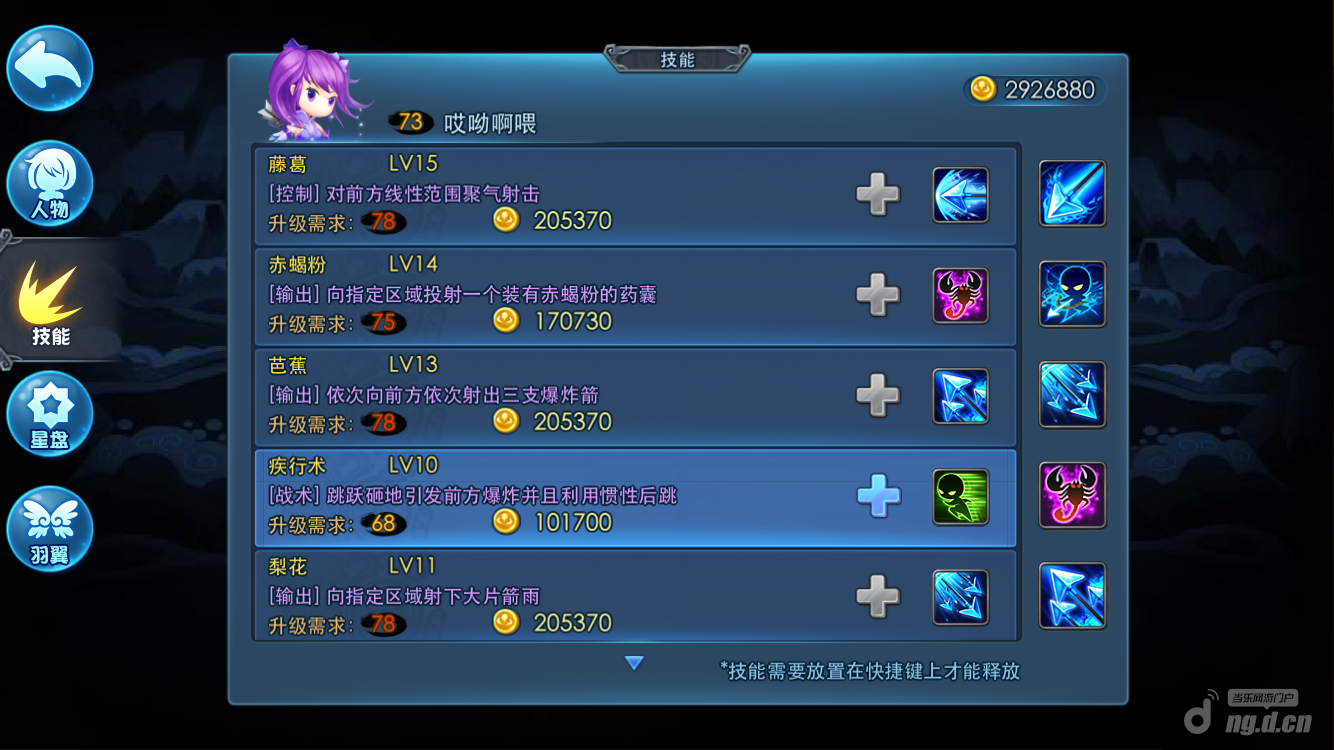Viewport: 1334px width, 750px height.
Task: Open the 人物 character tab
Action: pyautogui.click(x=50, y=185)
